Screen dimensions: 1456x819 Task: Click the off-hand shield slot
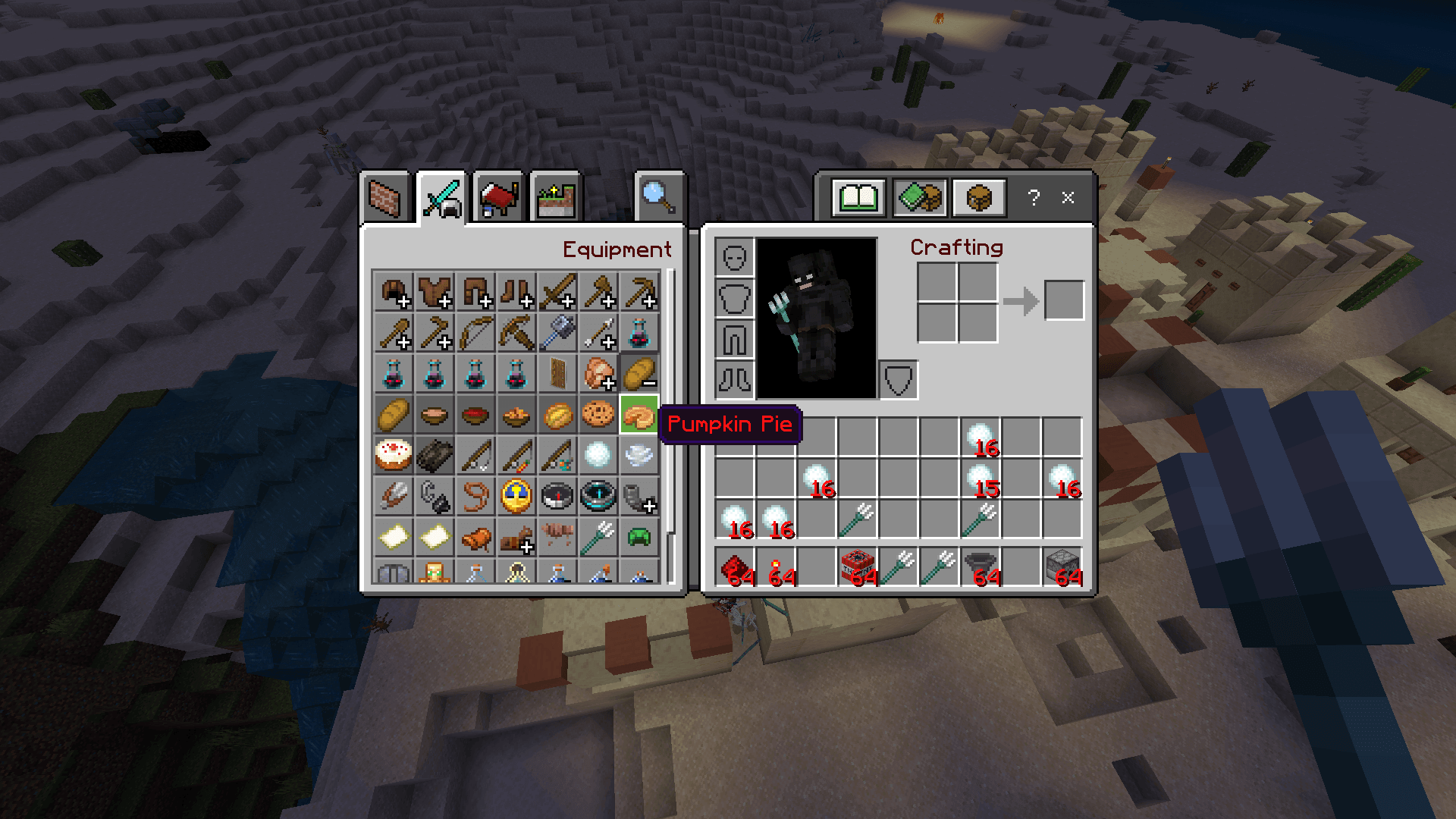click(899, 380)
